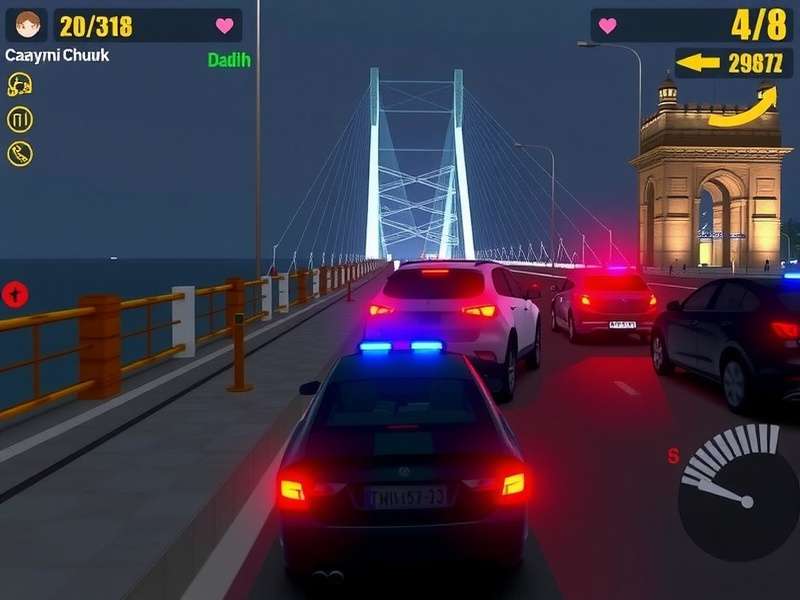Open the yellow phone call icon

(x=20, y=153)
